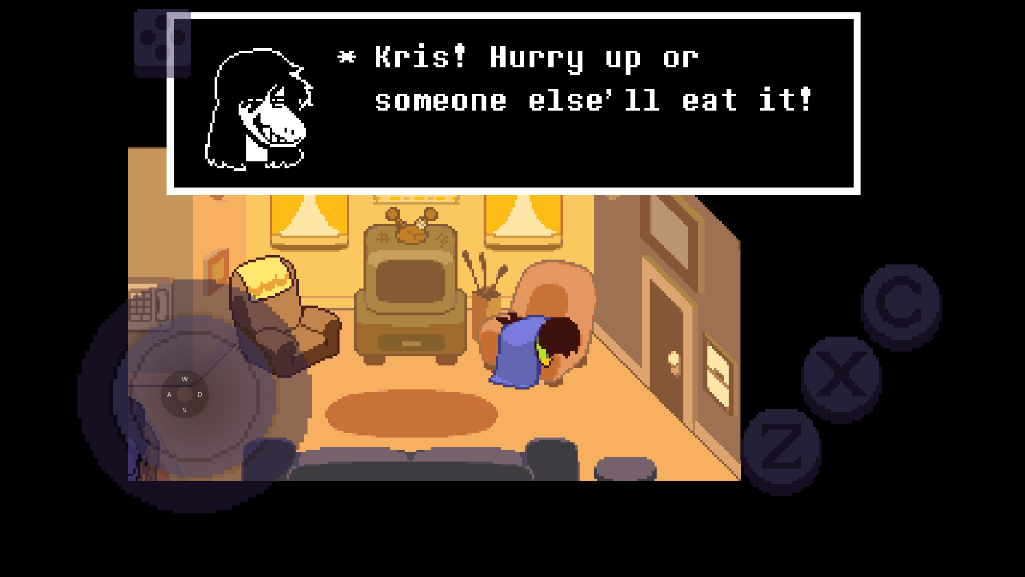Tap the W direction on the virtual joystick
Screen dimensions: 1025x577
pyautogui.click(x=185, y=379)
